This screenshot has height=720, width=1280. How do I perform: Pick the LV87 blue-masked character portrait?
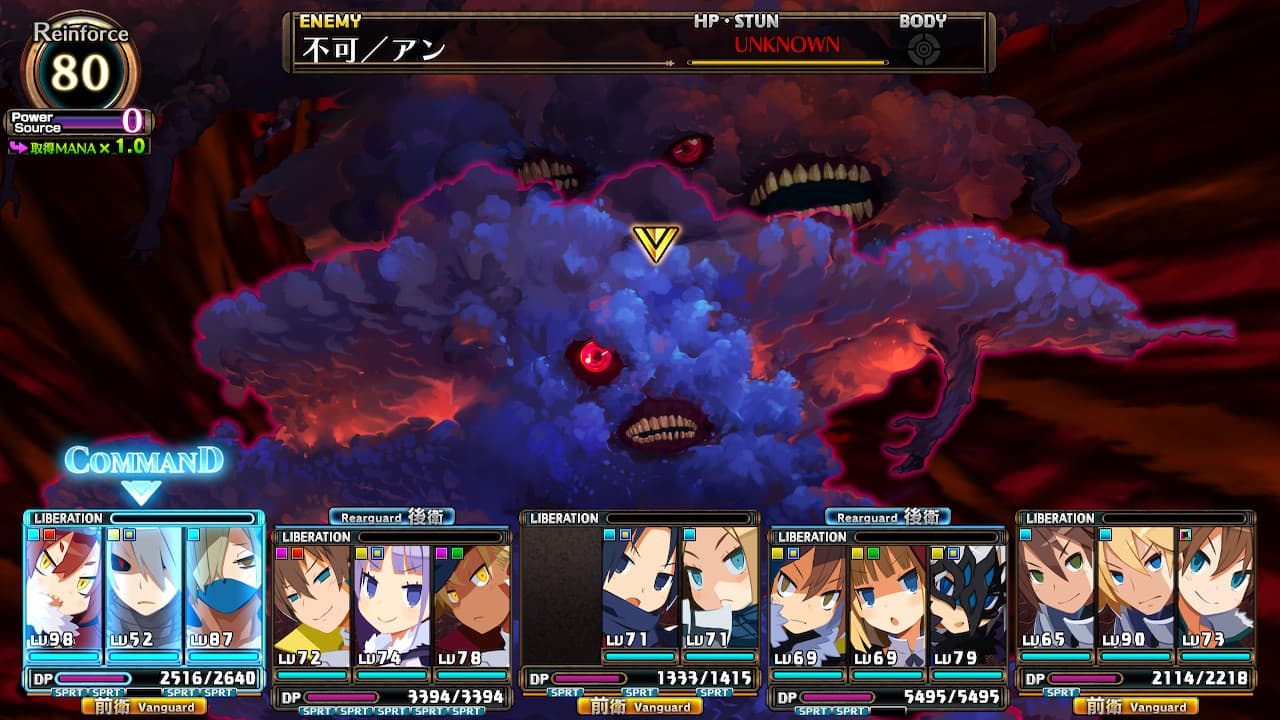tap(223, 588)
